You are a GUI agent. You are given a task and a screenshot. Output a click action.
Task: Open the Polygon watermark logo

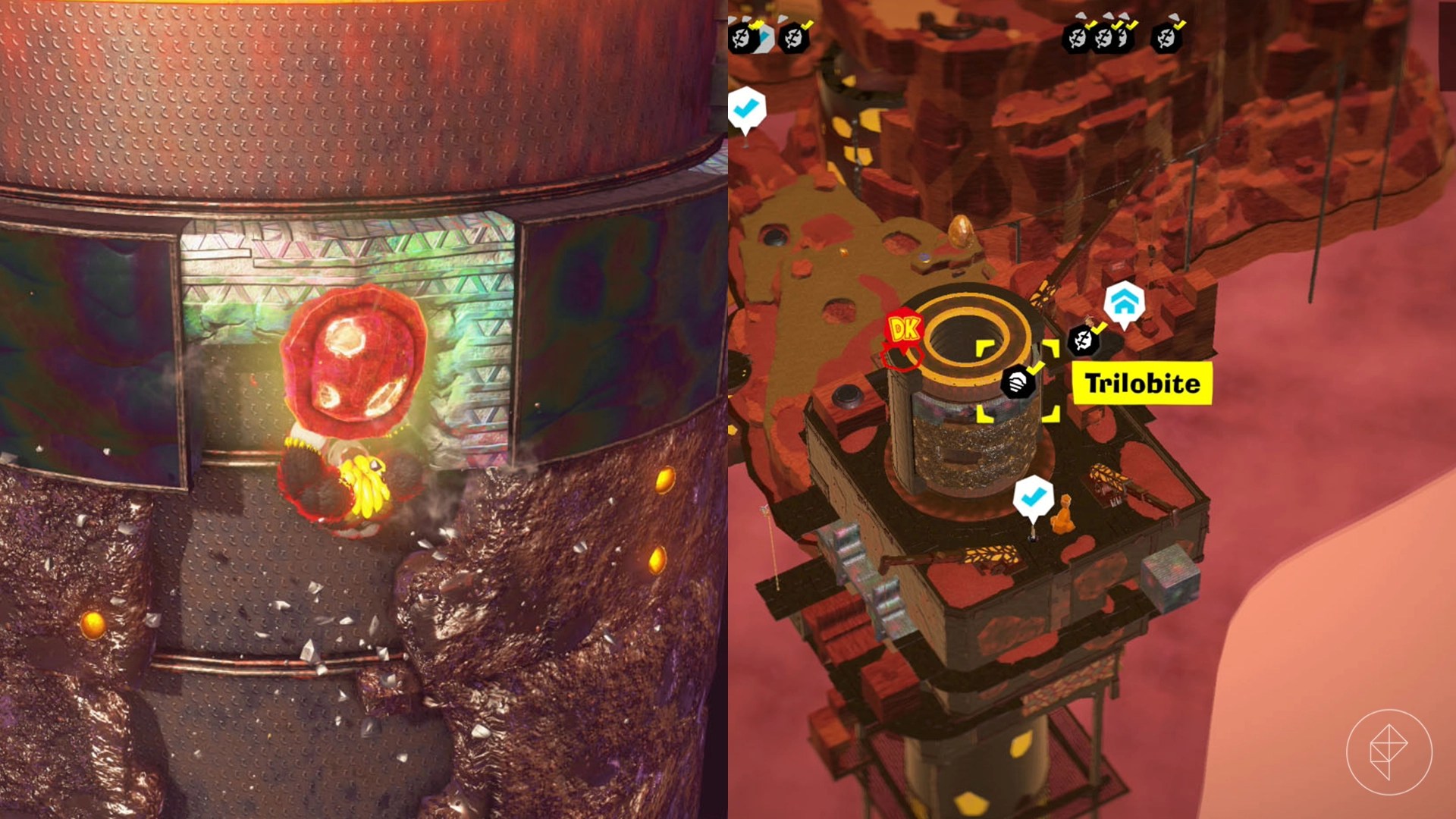[x=1389, y=752]
